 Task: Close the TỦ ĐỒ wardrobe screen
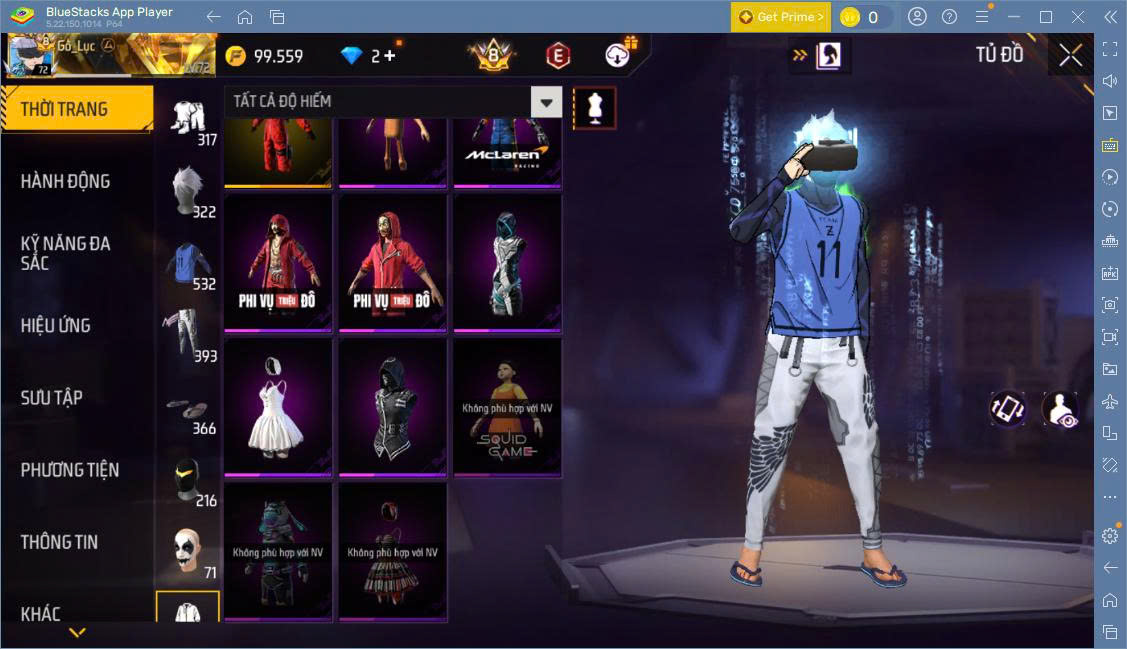tap(1070, 56)
